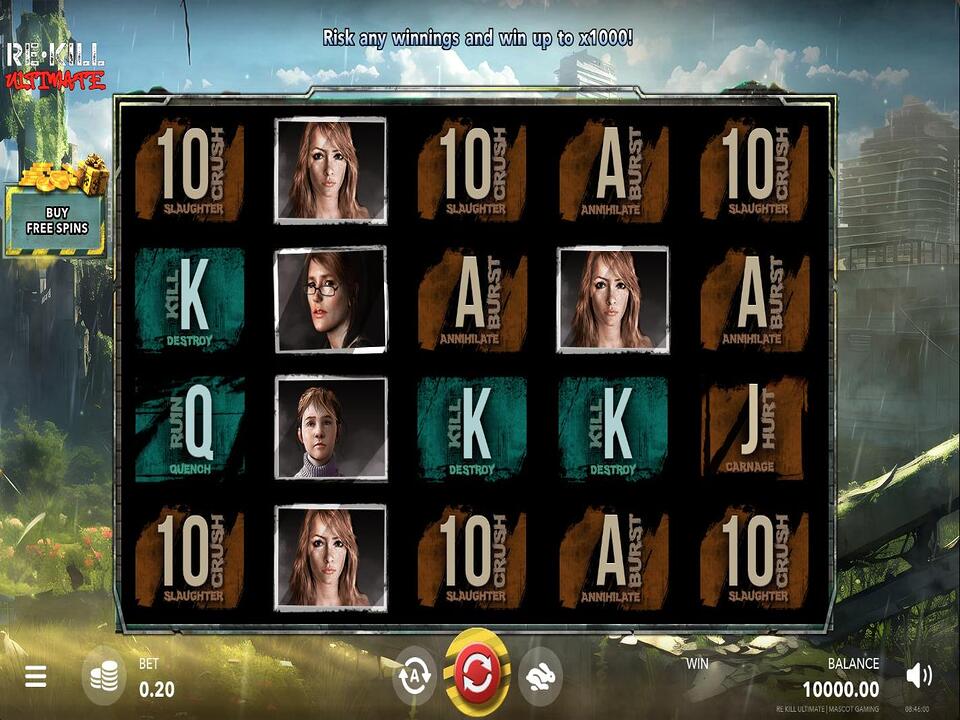This screenshot has height=720, width=960.
Task: Open bet settings via coin stack icon
Action: coord(103,677)
